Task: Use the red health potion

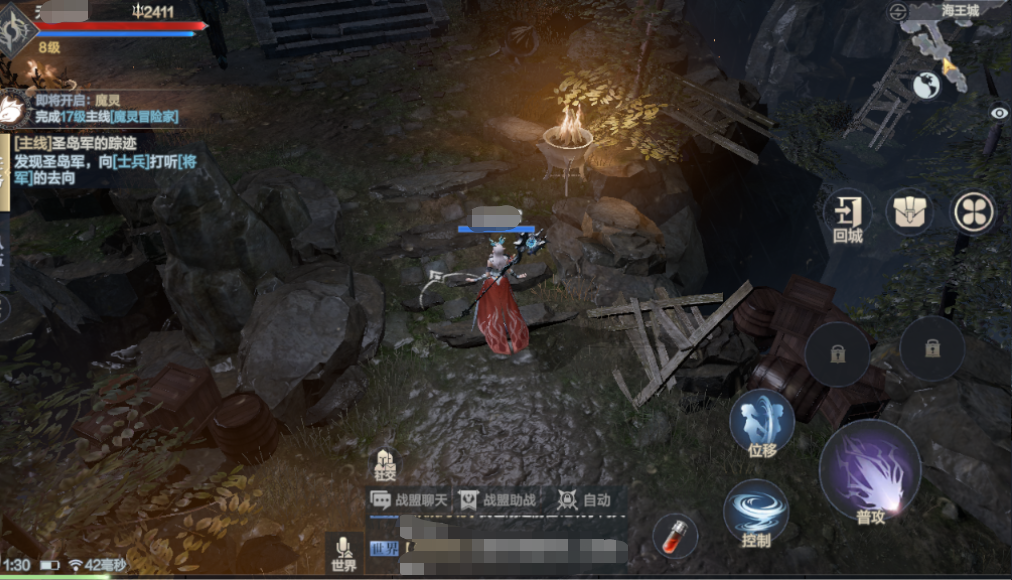Action: pyautogui.click(x=675, y=536)
